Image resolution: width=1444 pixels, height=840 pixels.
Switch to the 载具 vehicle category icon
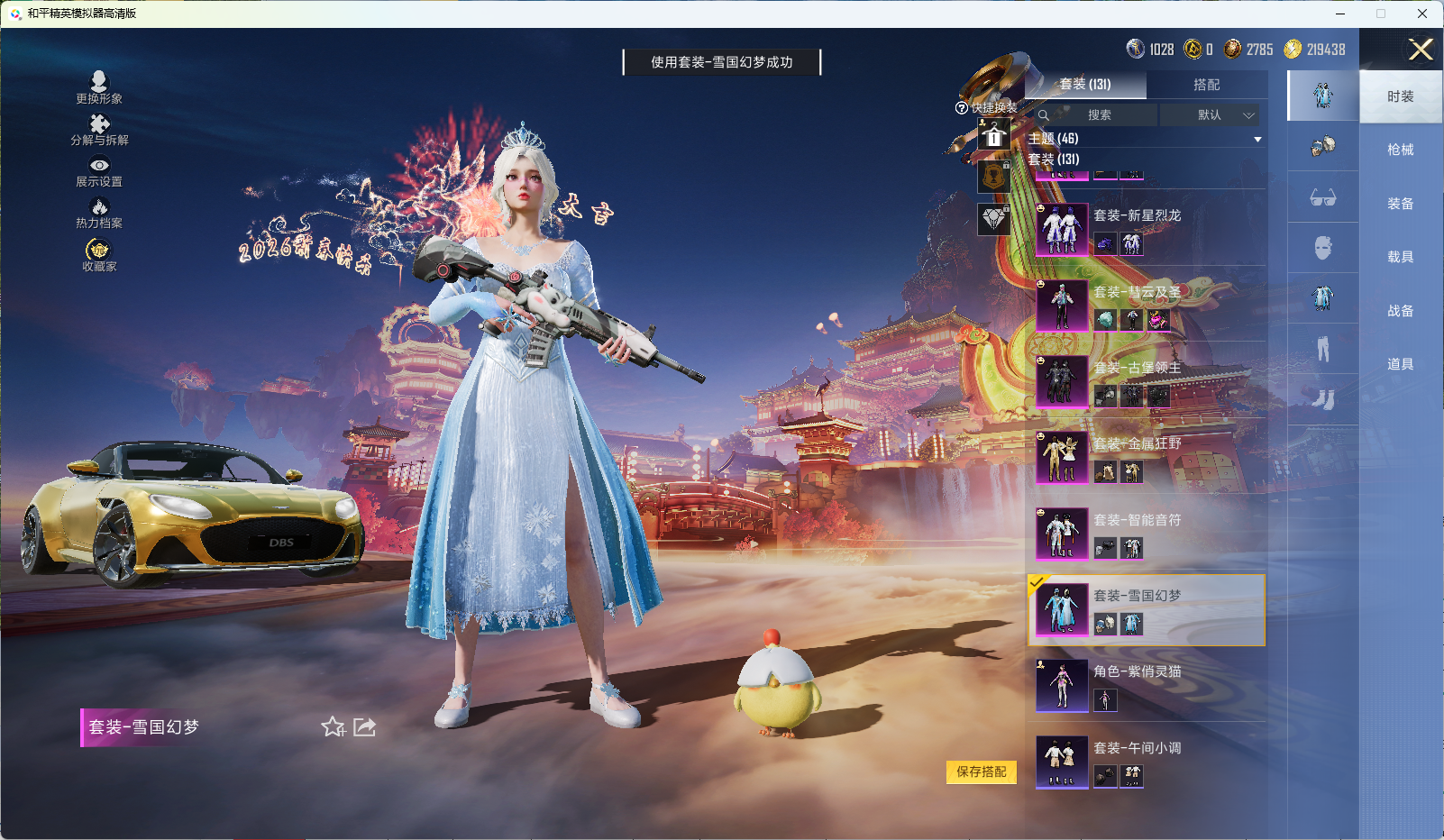coord(1400,256)
